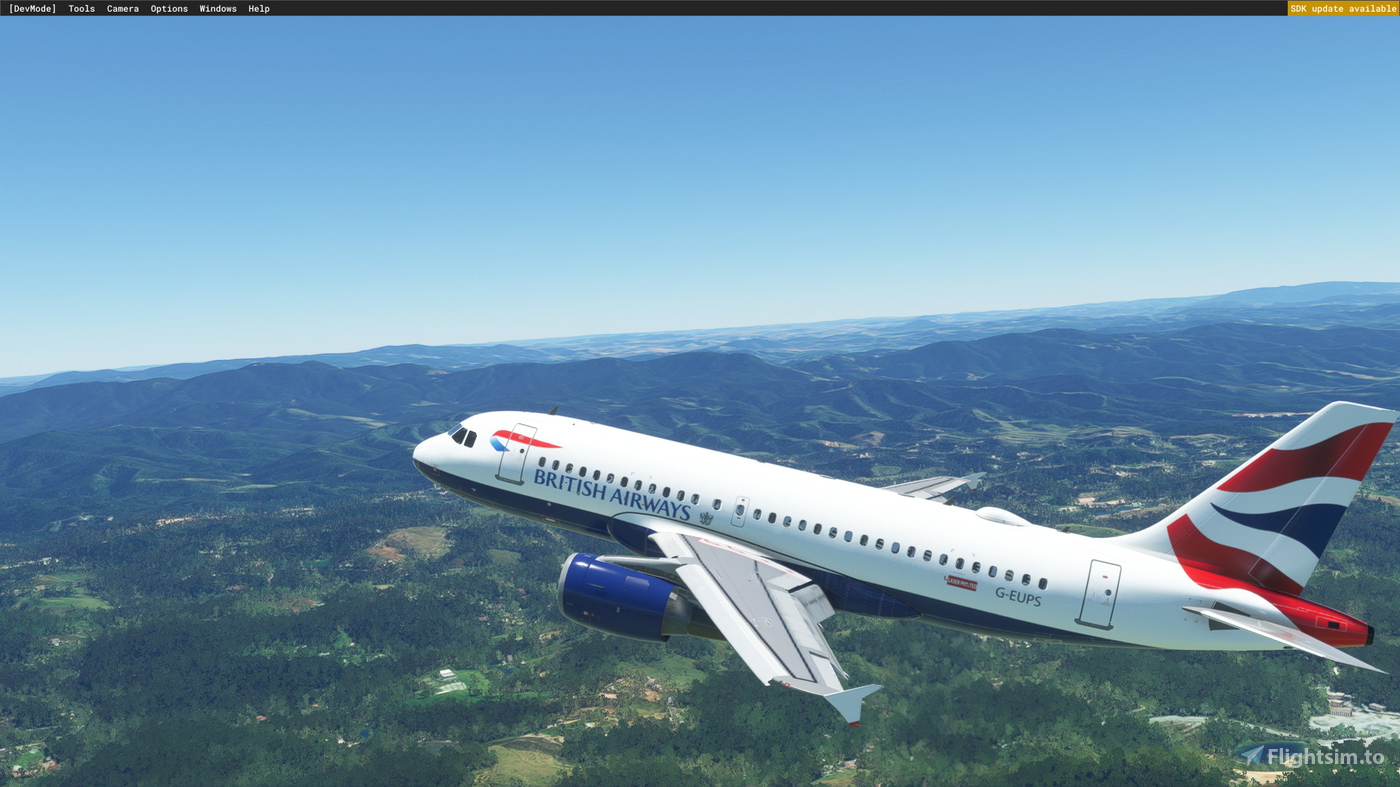The width and height of the screenshot is (1400, 787).
Task: Exit developer mode via [DevMode] menu
Action: pyautogui.click(x=32, y=8)
